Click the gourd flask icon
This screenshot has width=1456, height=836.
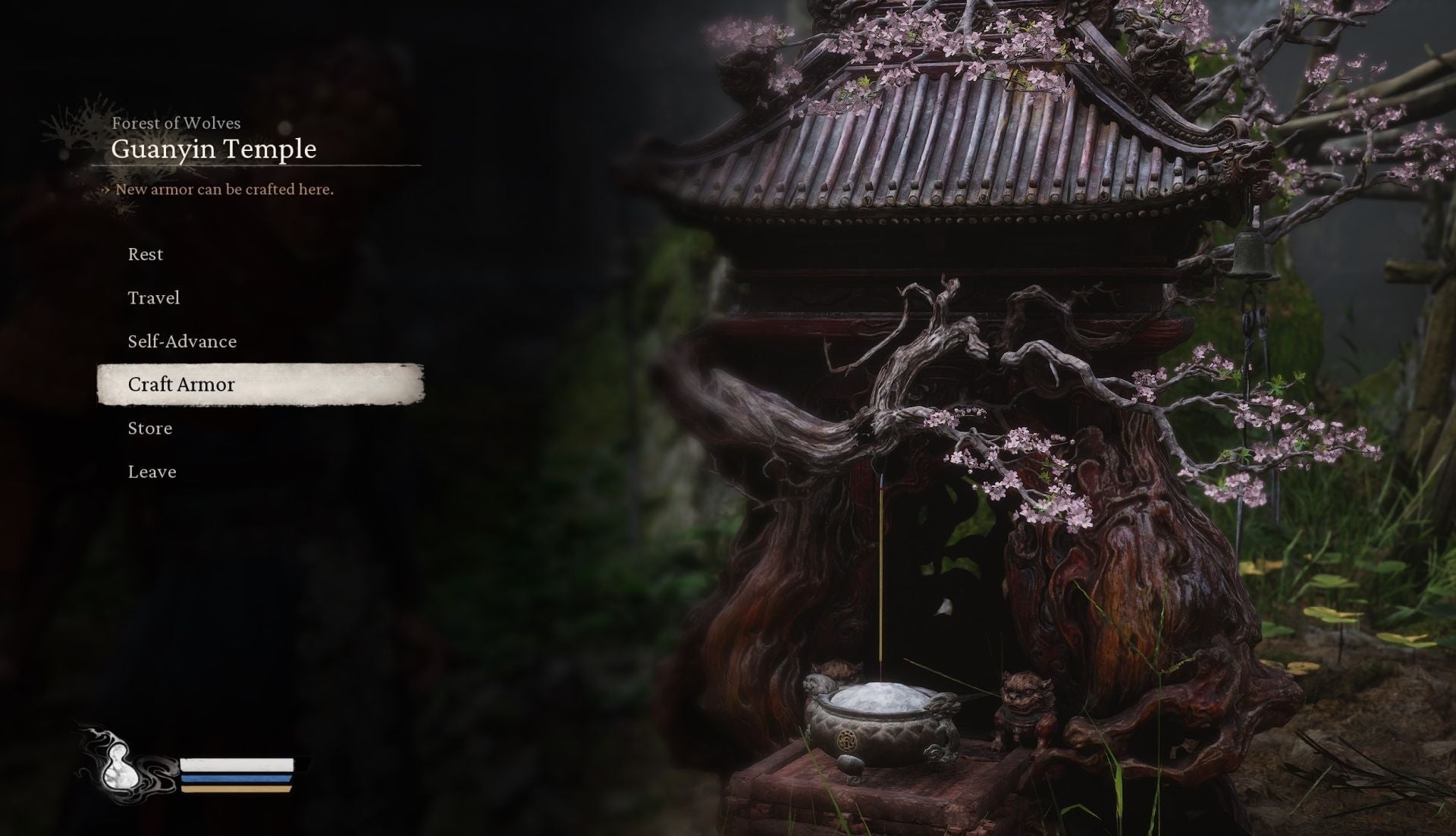121,766
